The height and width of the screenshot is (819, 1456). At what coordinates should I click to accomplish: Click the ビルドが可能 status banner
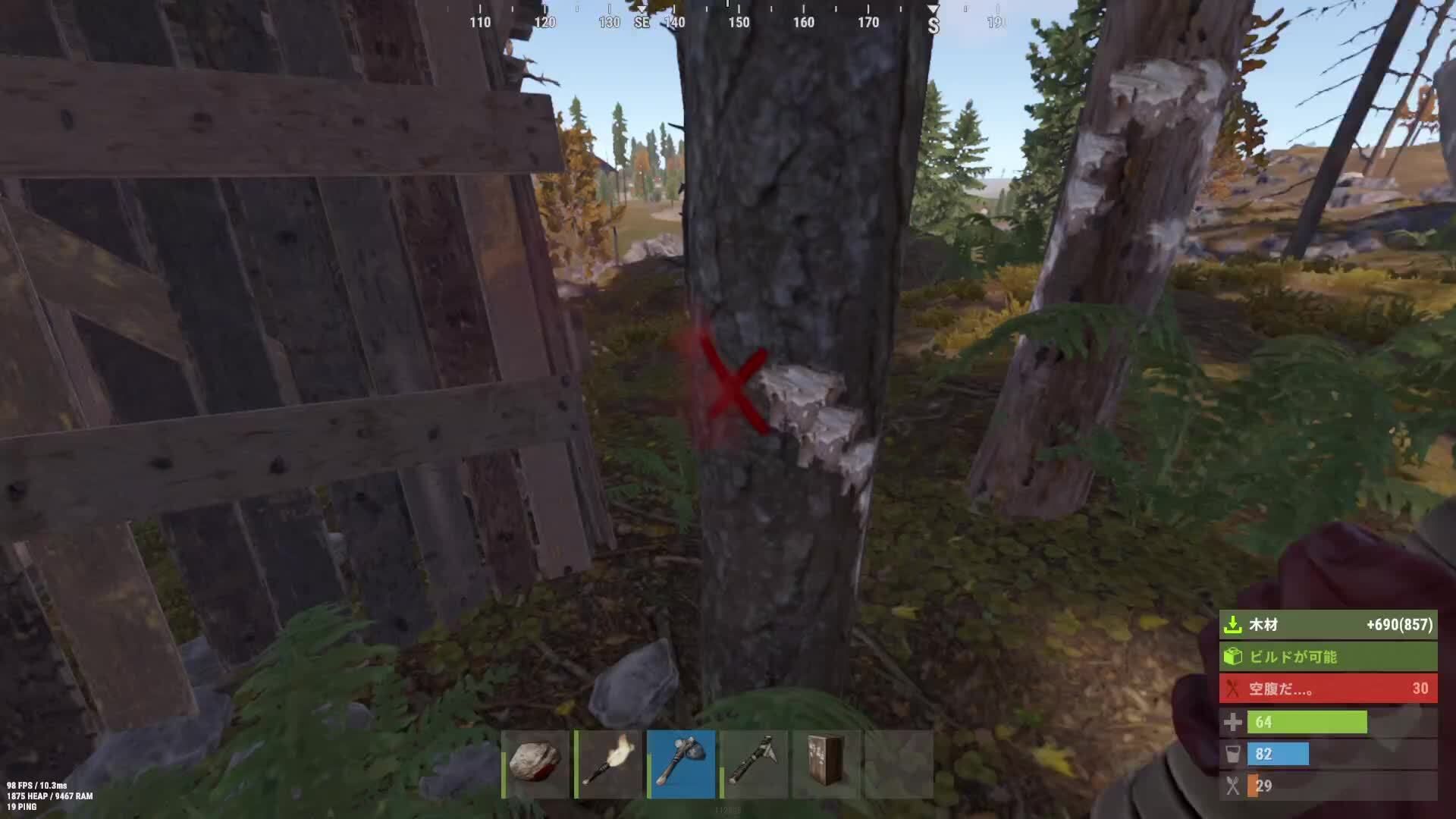(x=1326, y=657)
